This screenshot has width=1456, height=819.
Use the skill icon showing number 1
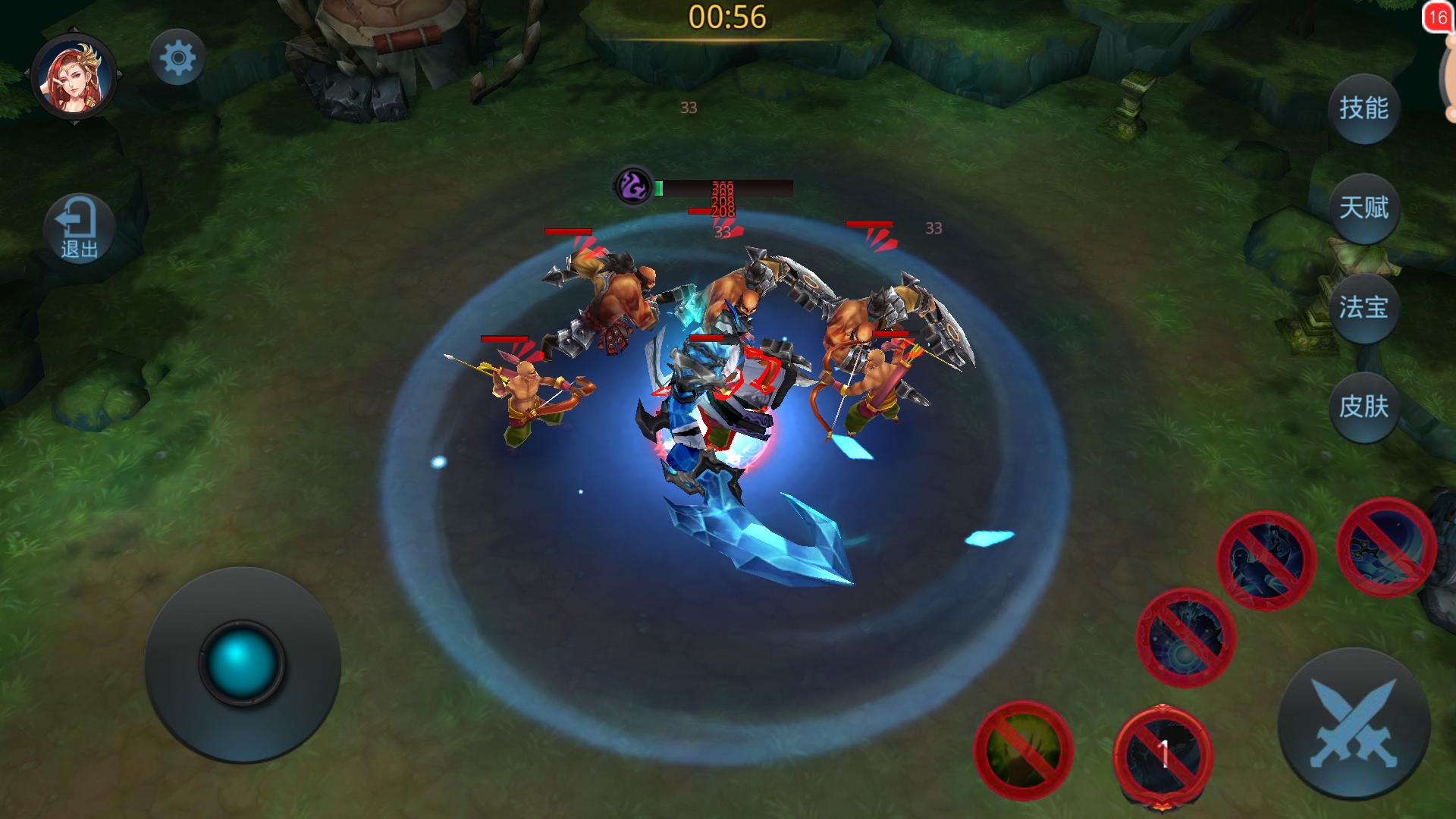point(1163,755)
